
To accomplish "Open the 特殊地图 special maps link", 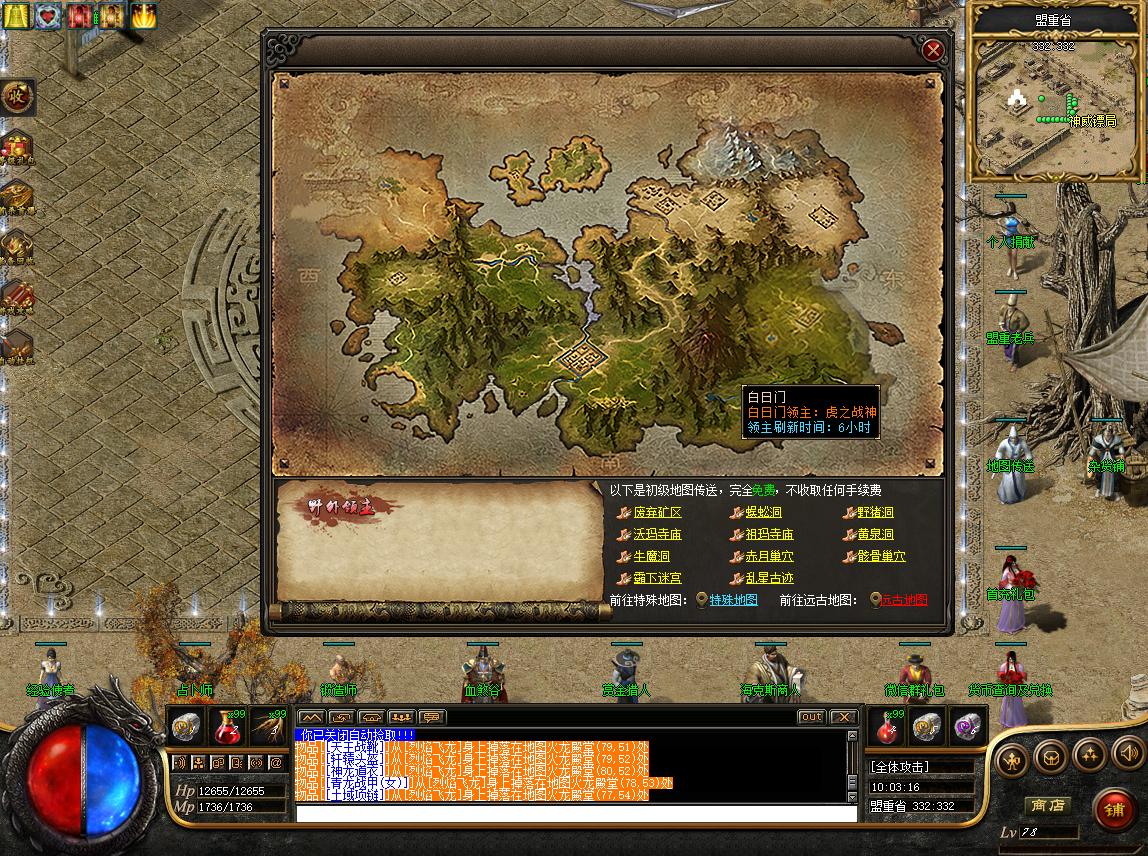I will (733, 600).
